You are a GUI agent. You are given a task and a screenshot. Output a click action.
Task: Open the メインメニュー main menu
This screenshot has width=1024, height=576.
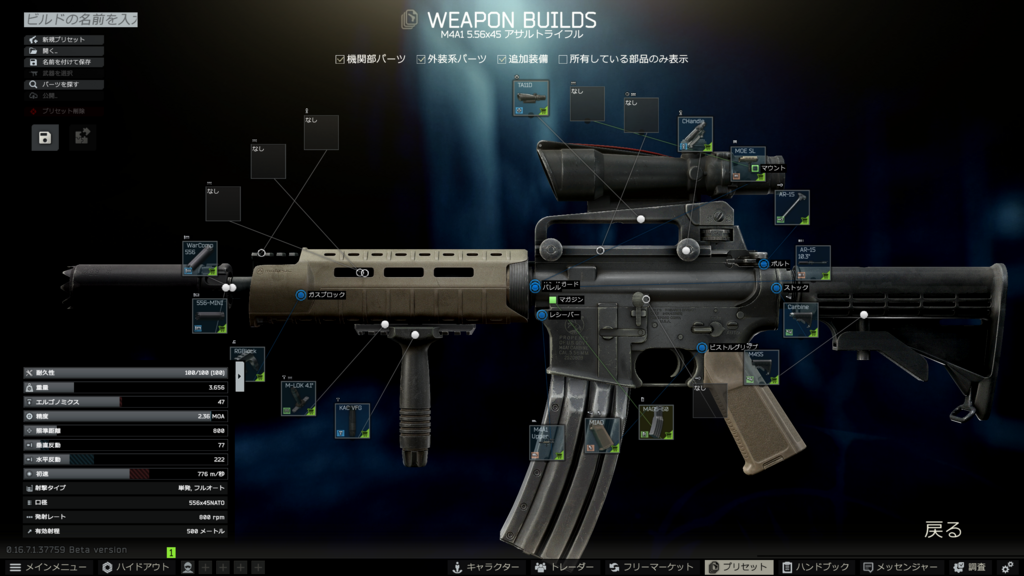[48, 567]
